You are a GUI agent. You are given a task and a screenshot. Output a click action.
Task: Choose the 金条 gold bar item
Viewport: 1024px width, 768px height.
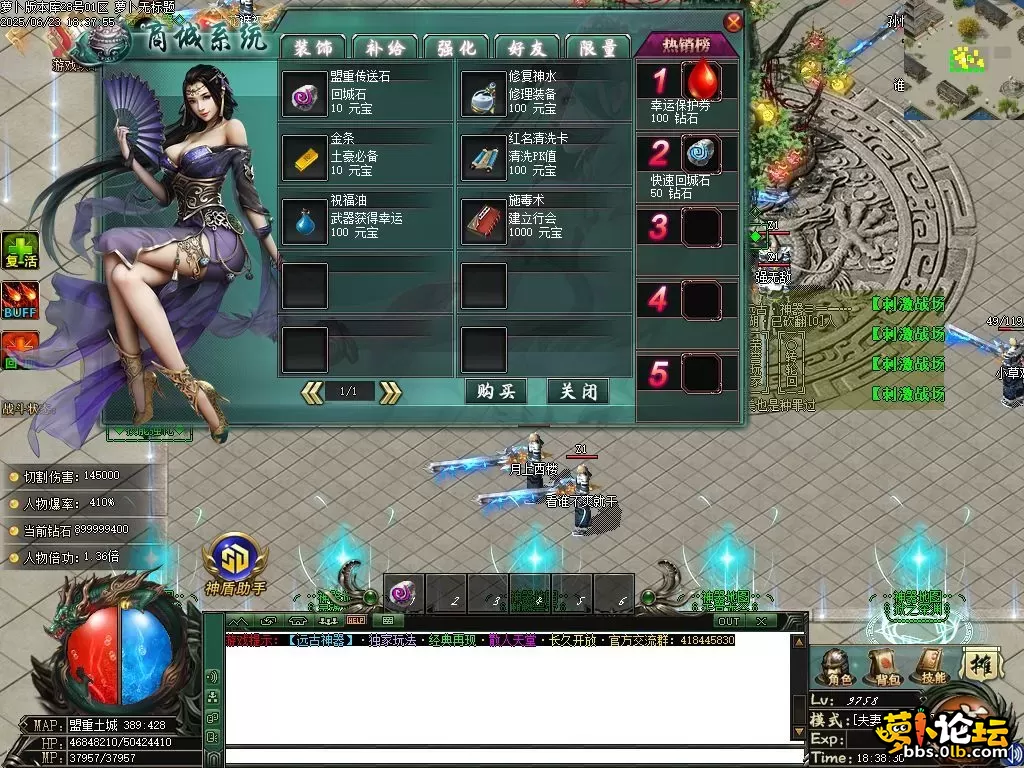click(x=304, y=157)
